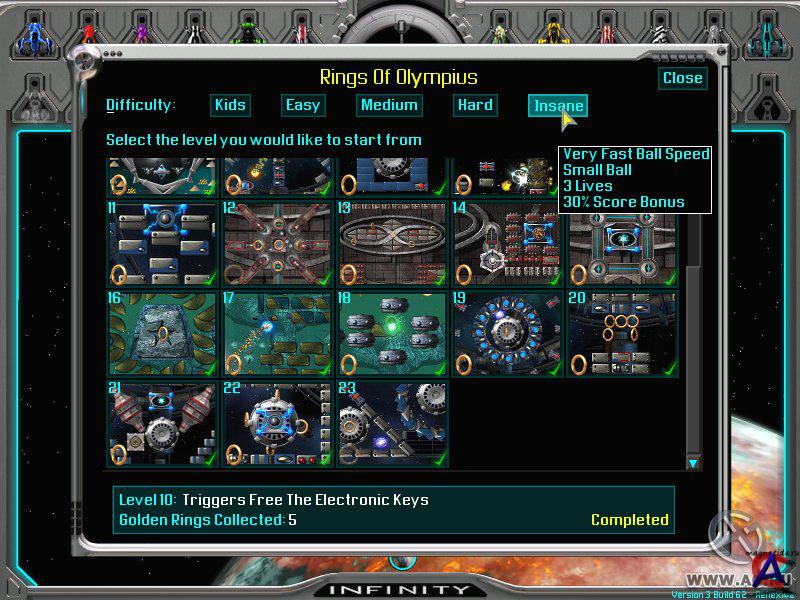Set difficulty to Medium
Image resolution: width=800 pixels, height=600 pixels.
pyautogui.click(x=389, y=105)
